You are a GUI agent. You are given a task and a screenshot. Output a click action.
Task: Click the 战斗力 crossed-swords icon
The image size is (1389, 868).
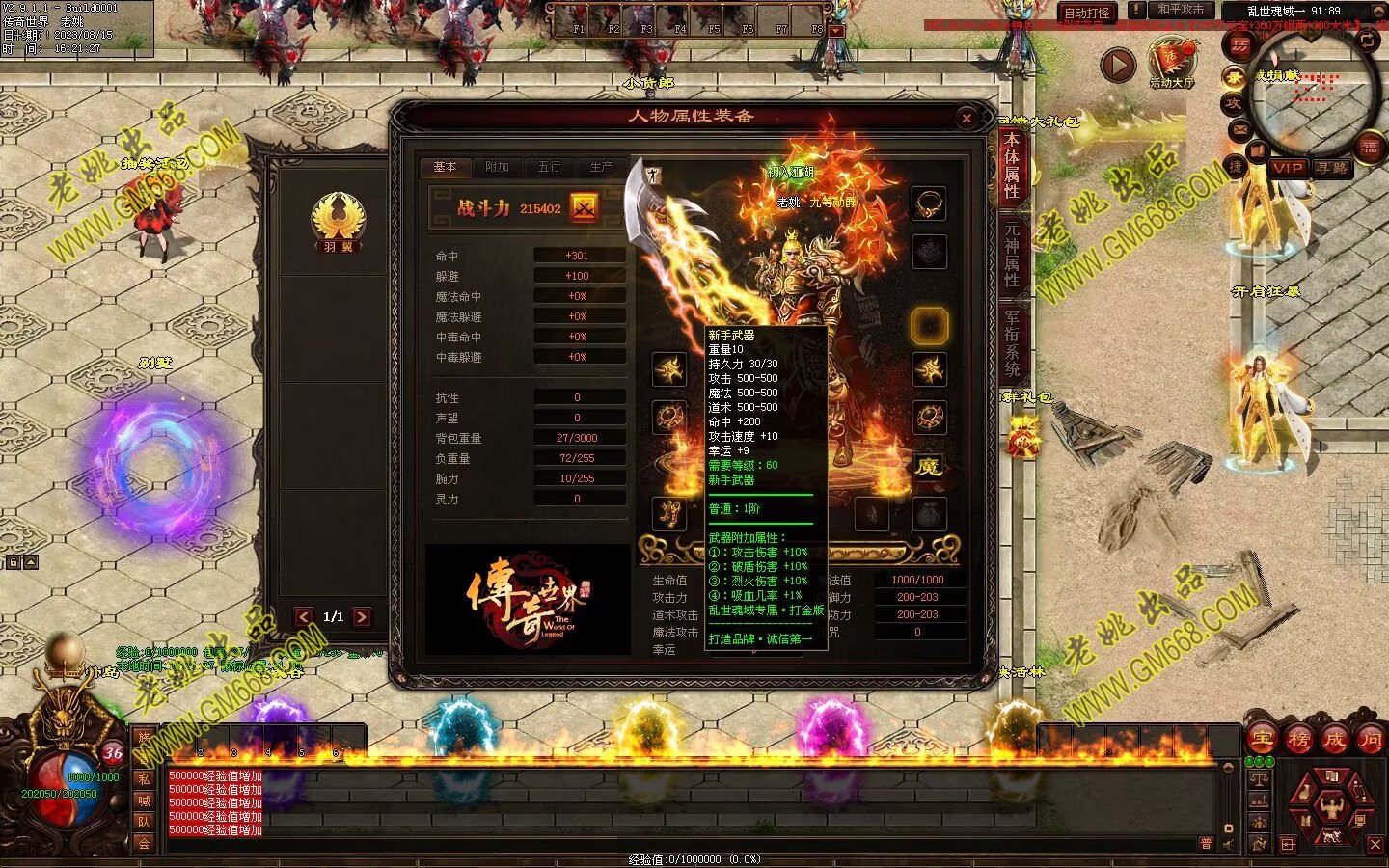[x=584, y=207]
